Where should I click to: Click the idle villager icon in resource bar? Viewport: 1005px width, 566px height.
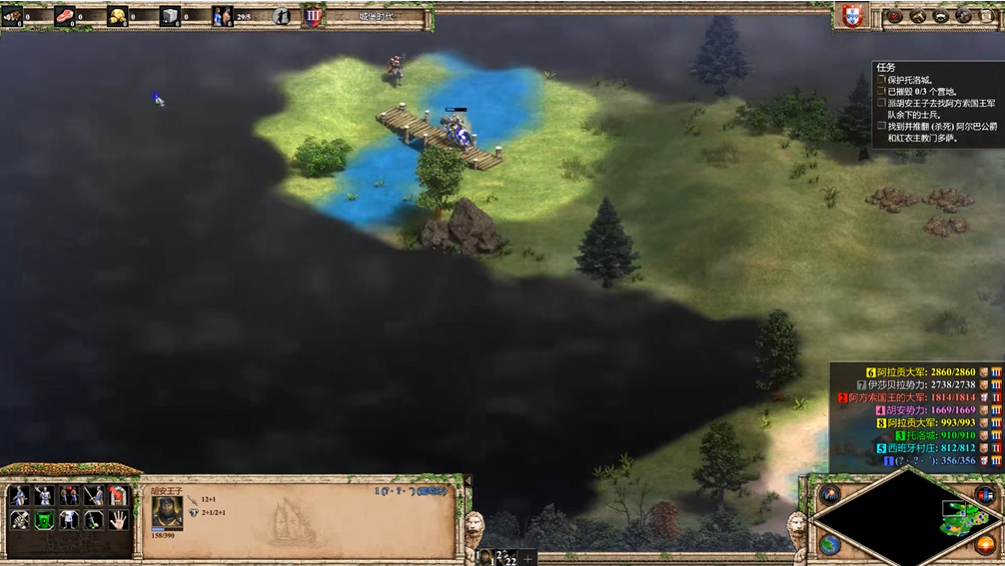pos(281,16)
